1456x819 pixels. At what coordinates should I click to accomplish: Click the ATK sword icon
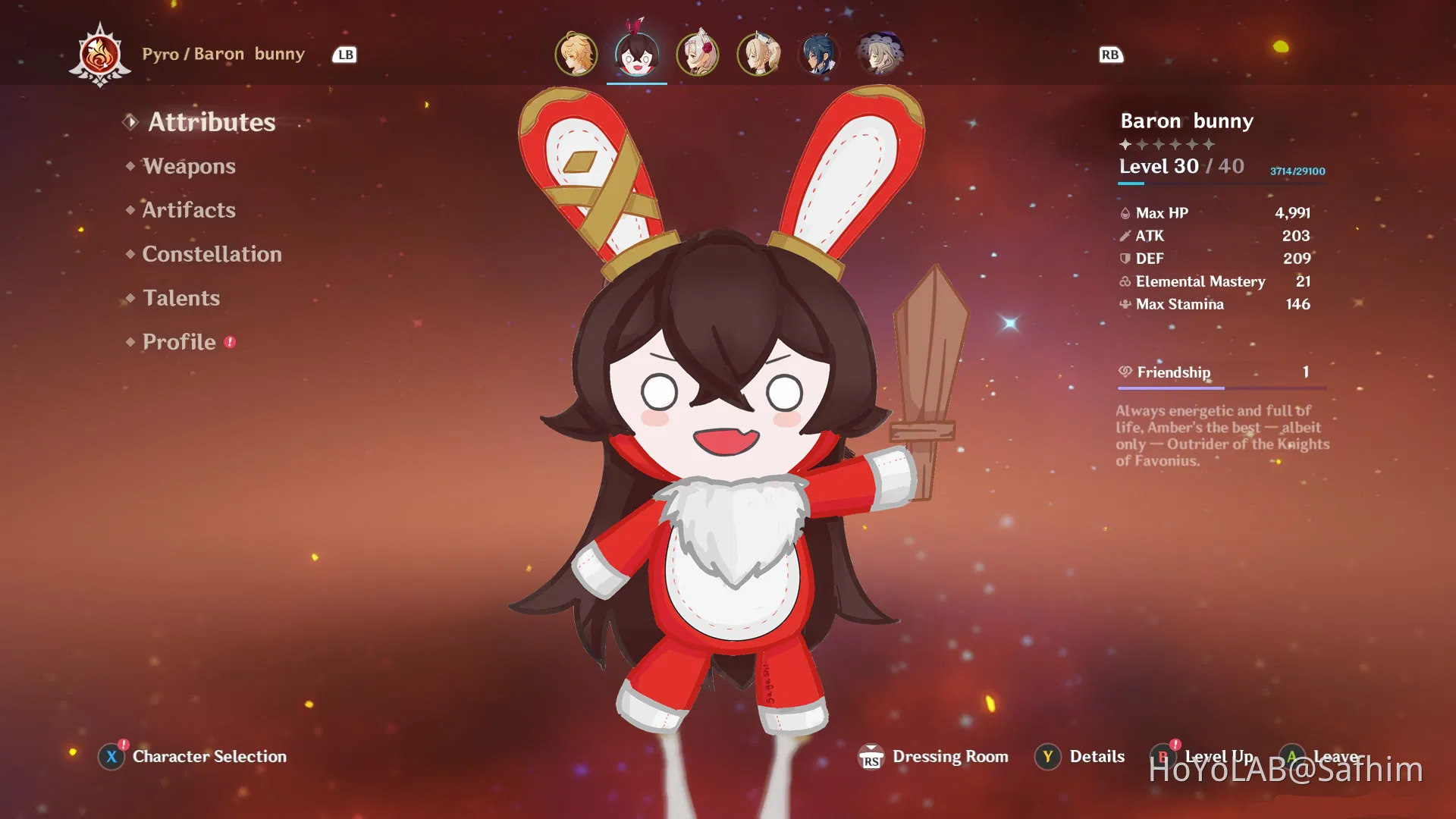(1124, 236)
